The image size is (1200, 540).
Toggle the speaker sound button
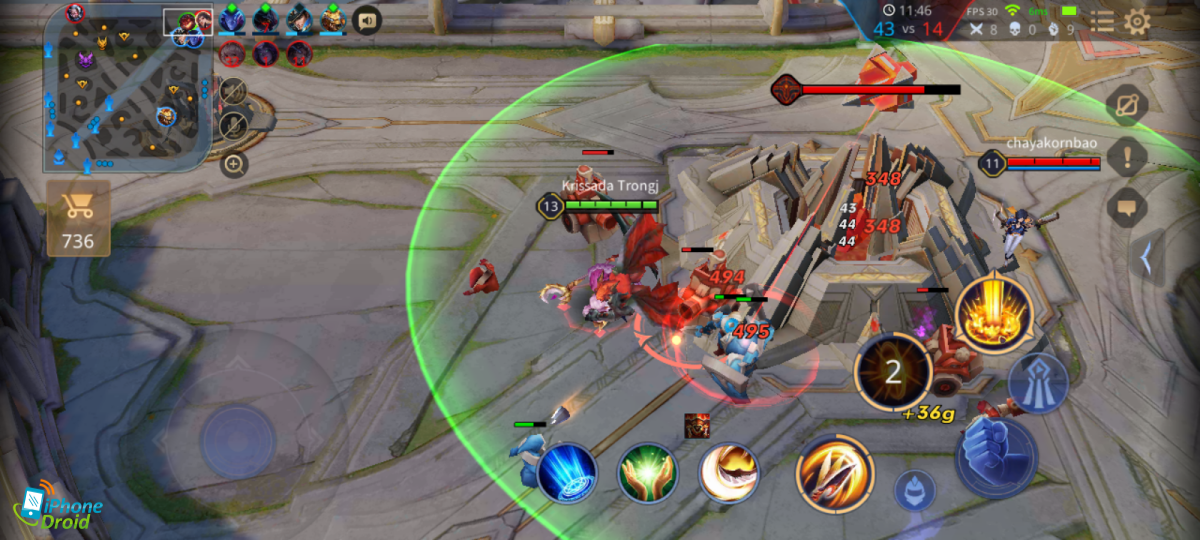pos(368,19)
